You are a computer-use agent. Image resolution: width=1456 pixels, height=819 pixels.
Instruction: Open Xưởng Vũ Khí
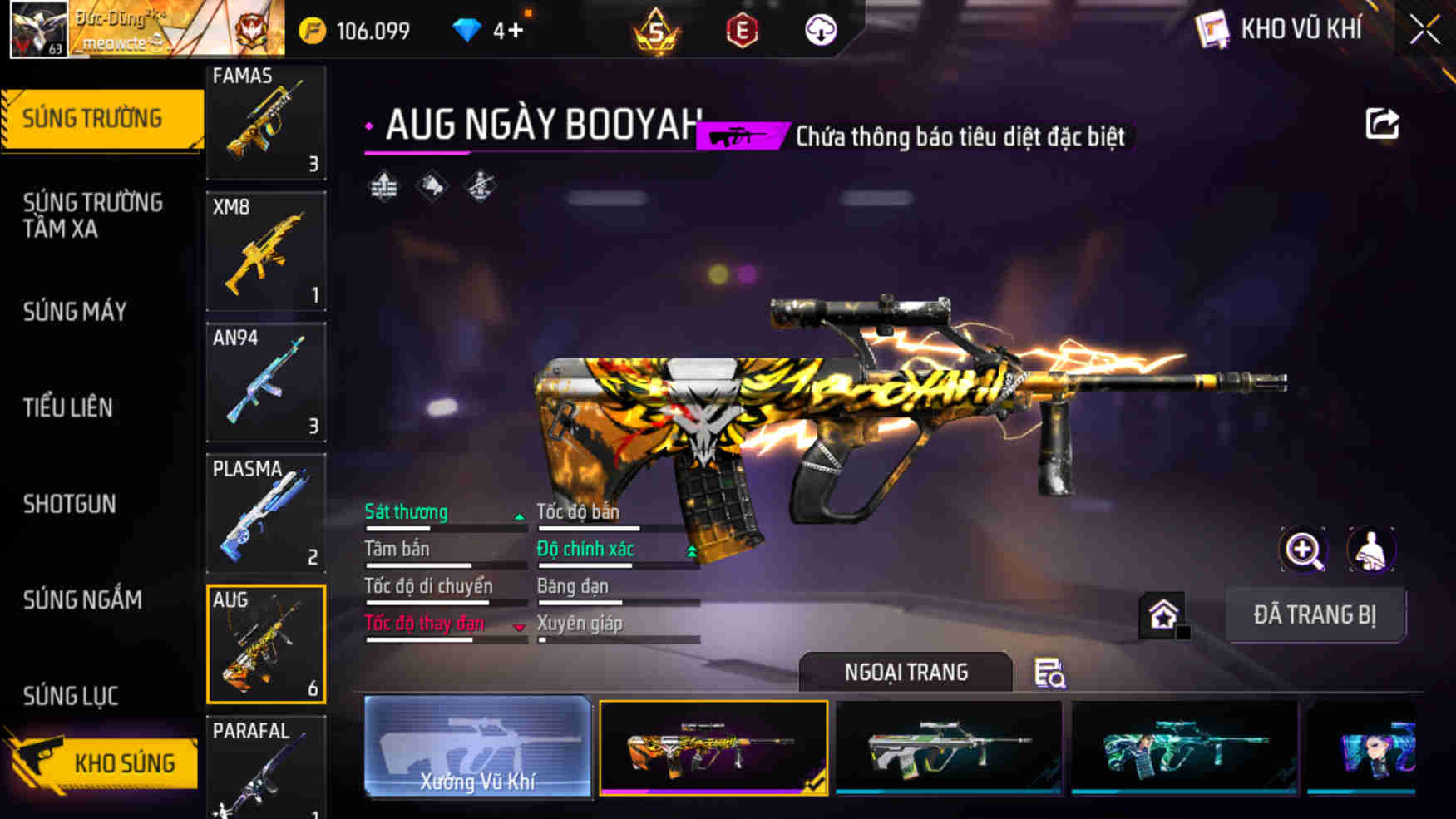click(478, 747)
